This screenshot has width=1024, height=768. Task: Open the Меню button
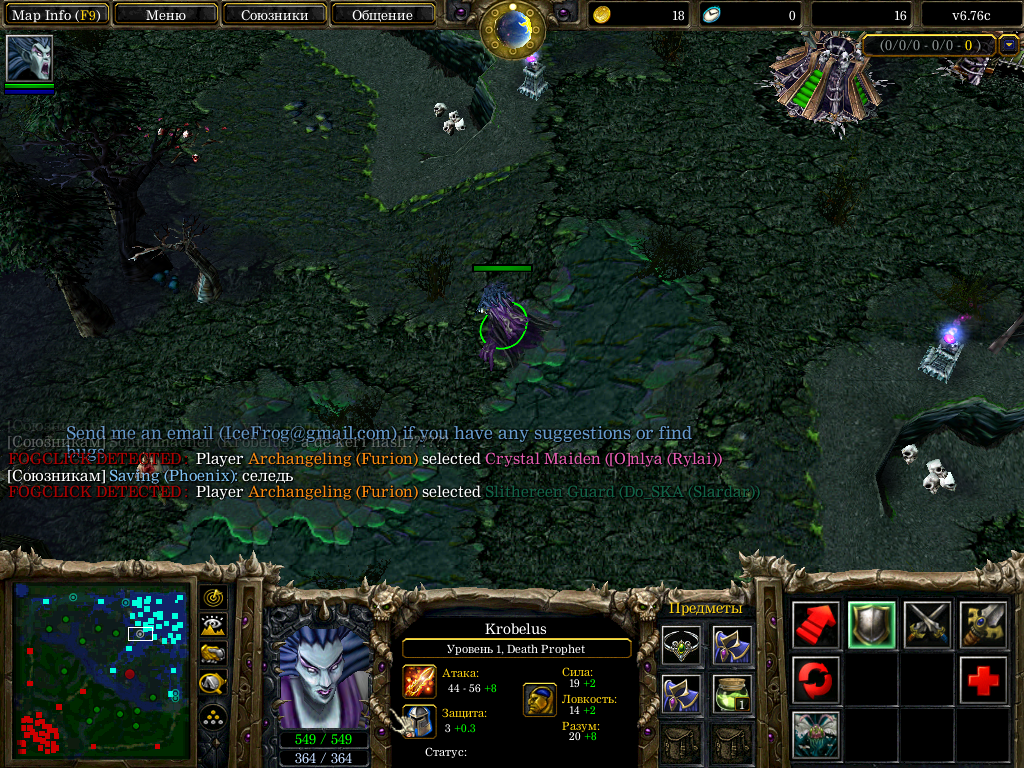(x=166, y=15)
